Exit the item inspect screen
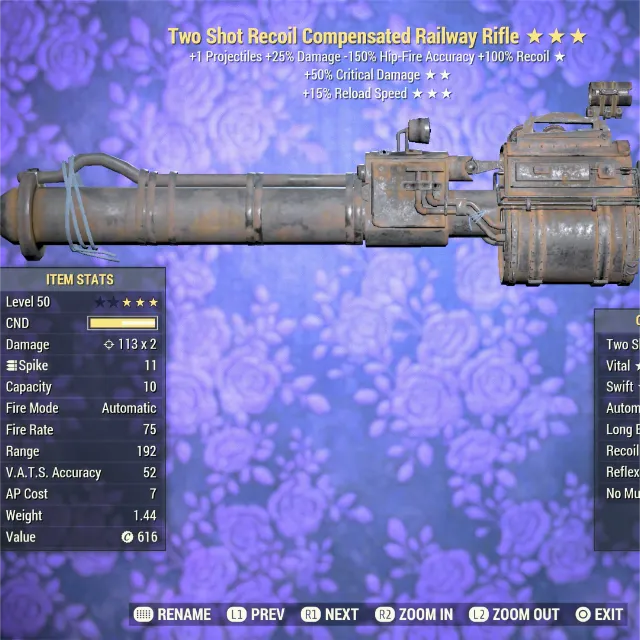Screen dimensions: 640x640 [x=599, y=614]
